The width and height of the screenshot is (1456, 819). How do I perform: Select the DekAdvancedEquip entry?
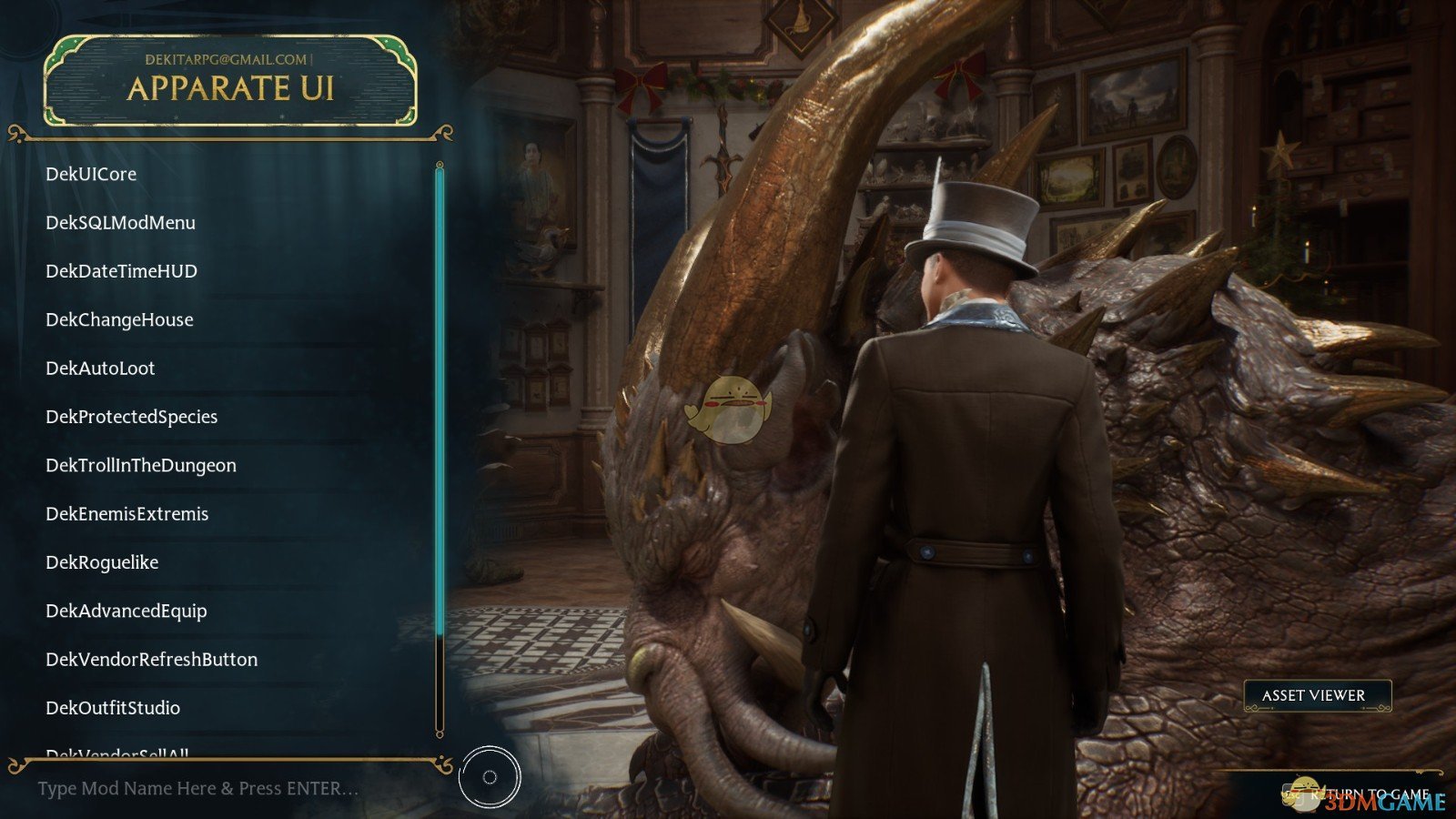coord(126,611)
